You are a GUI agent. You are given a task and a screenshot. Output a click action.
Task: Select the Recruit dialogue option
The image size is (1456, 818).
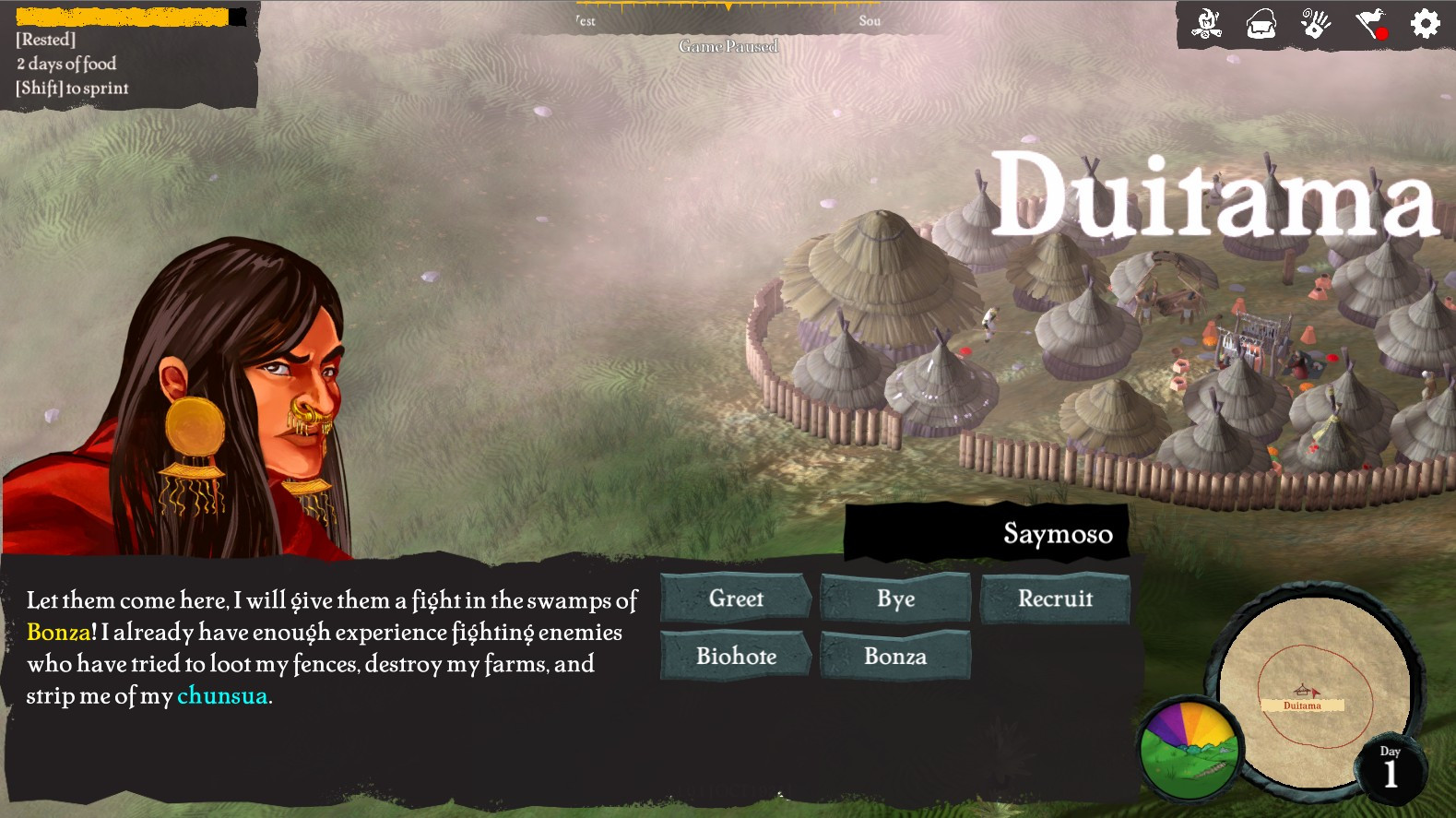[x=1055, y=599]
